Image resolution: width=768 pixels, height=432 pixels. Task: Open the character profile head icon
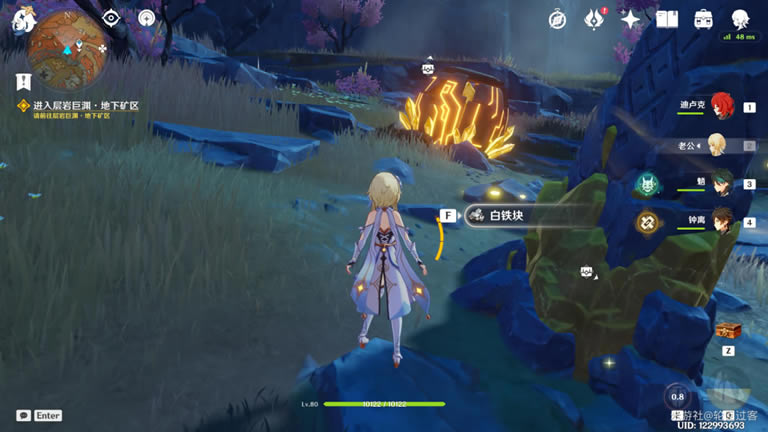[x=741, y=19]
